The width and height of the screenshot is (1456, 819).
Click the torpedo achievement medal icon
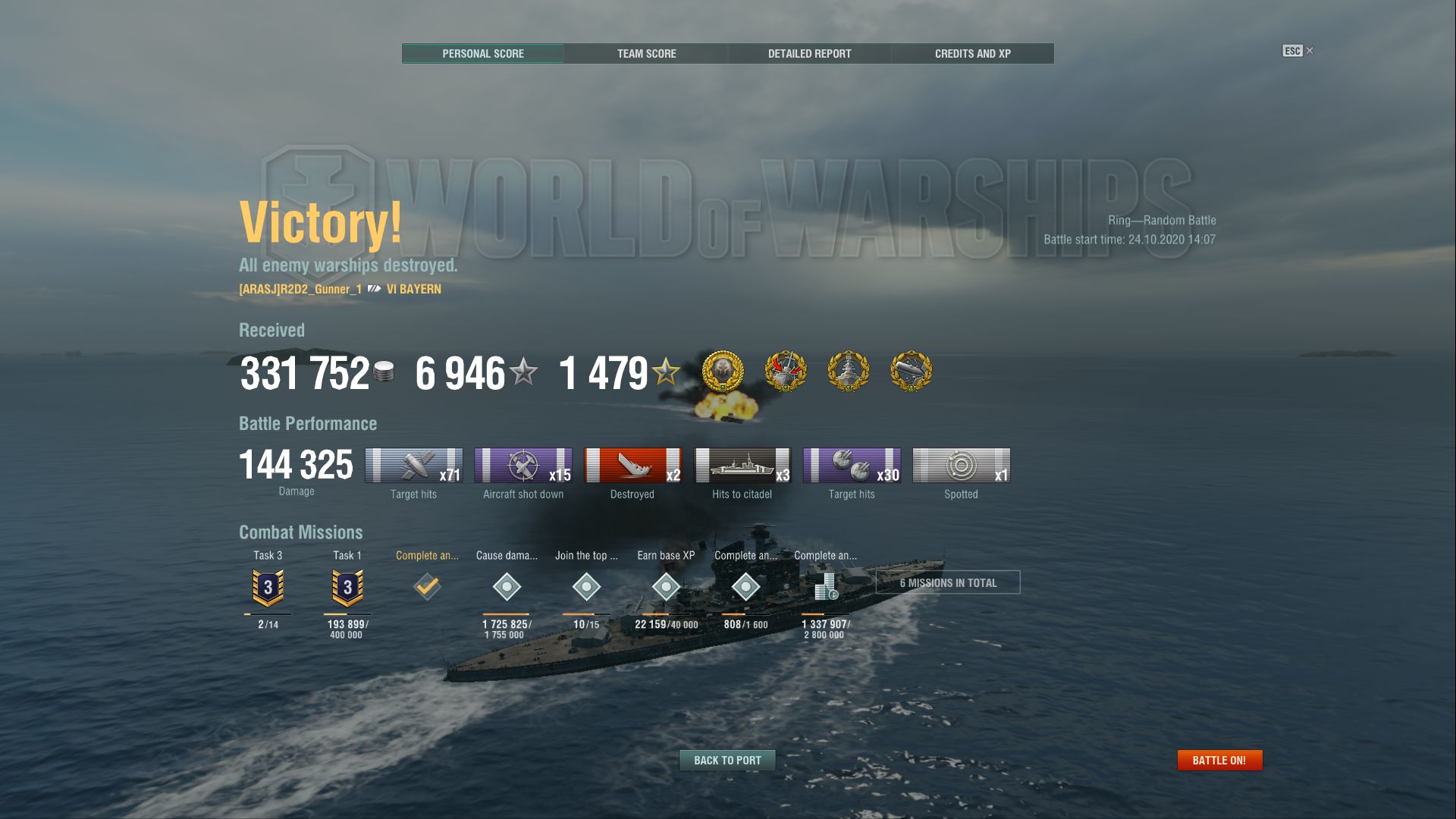[910, 372]
